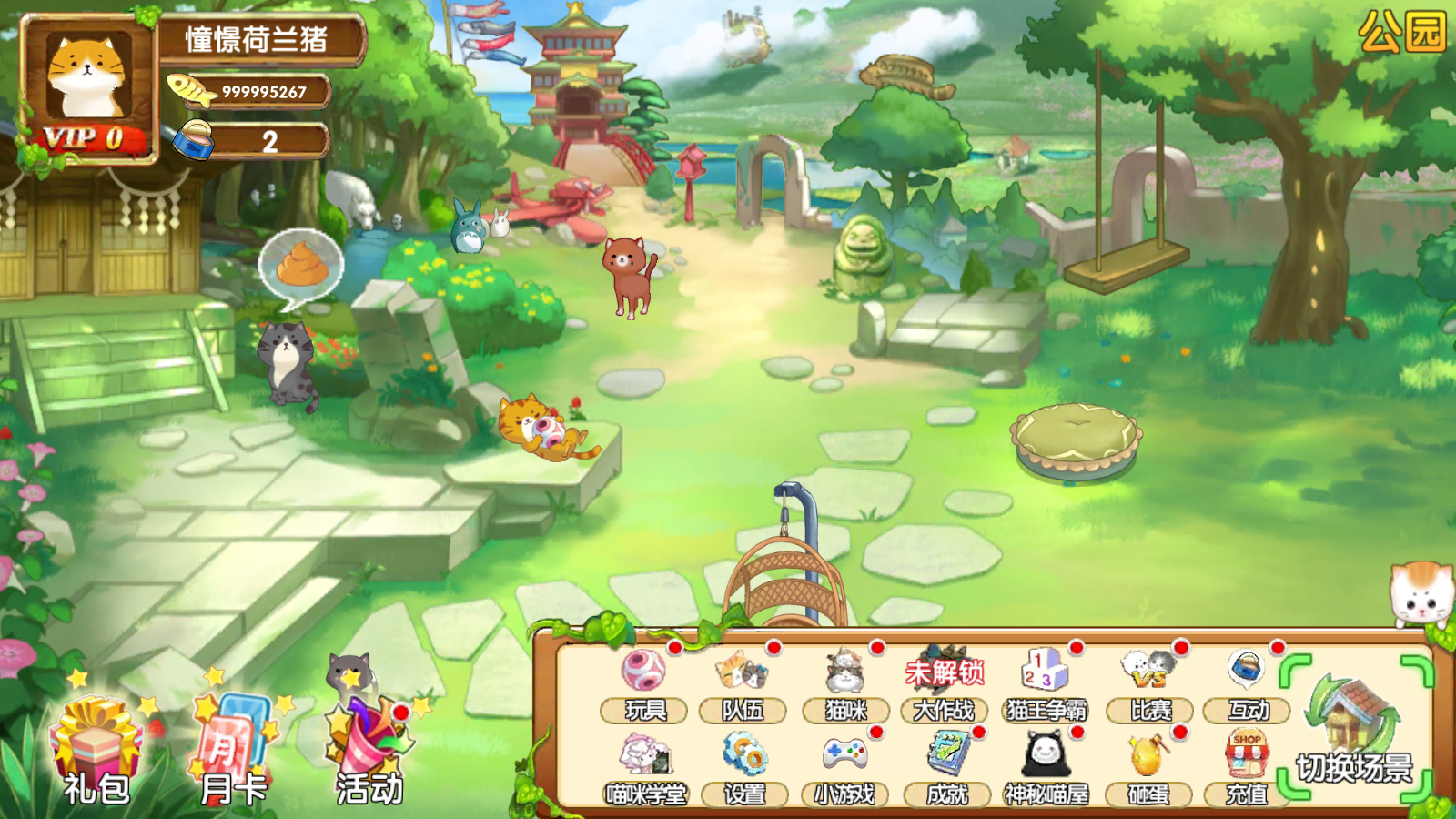Open the 猫咪 cats menu
Screen dimensions: 1456x819
pos(845,684)
